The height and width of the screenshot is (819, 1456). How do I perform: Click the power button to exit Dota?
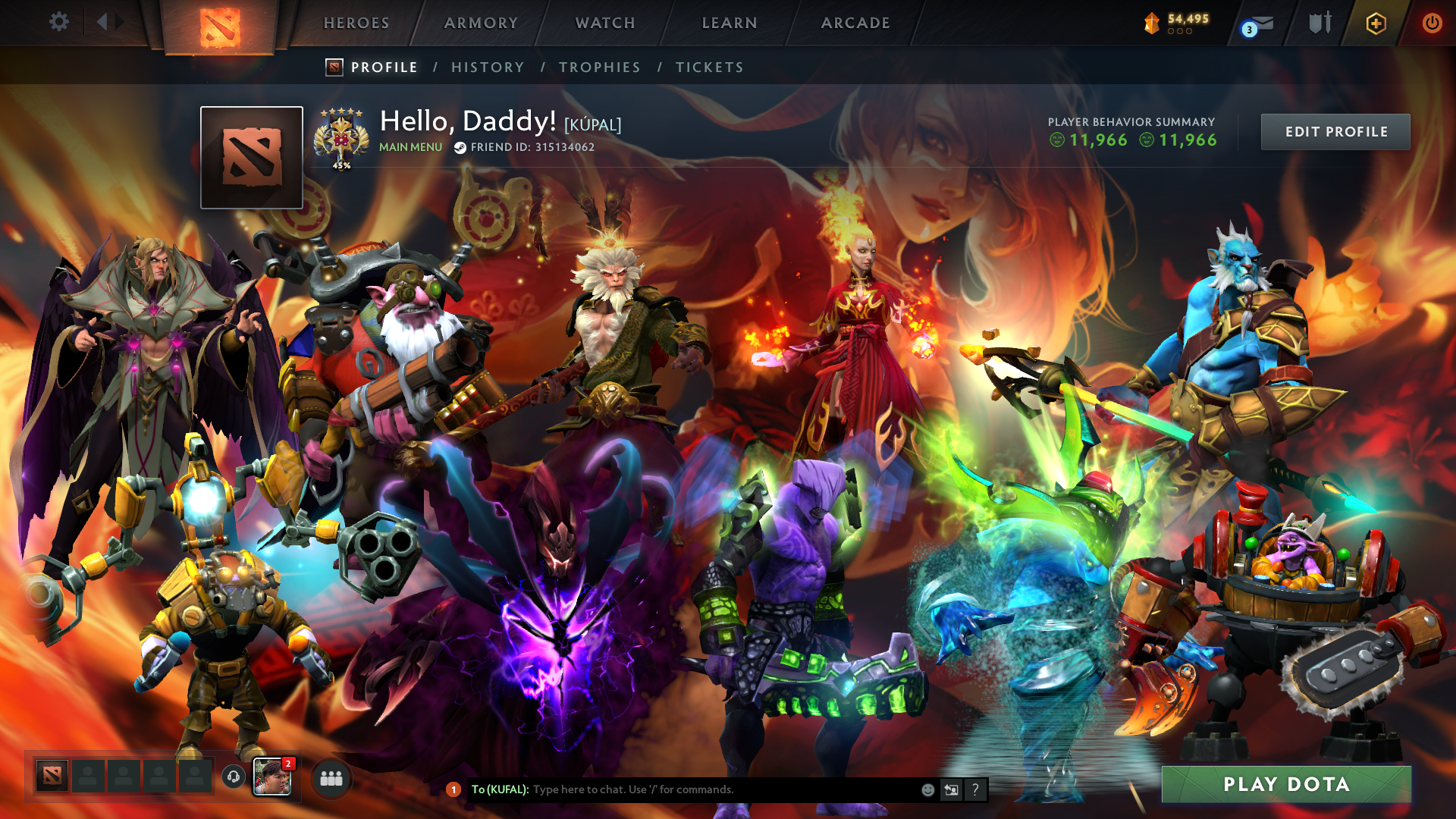point(1432,23)
